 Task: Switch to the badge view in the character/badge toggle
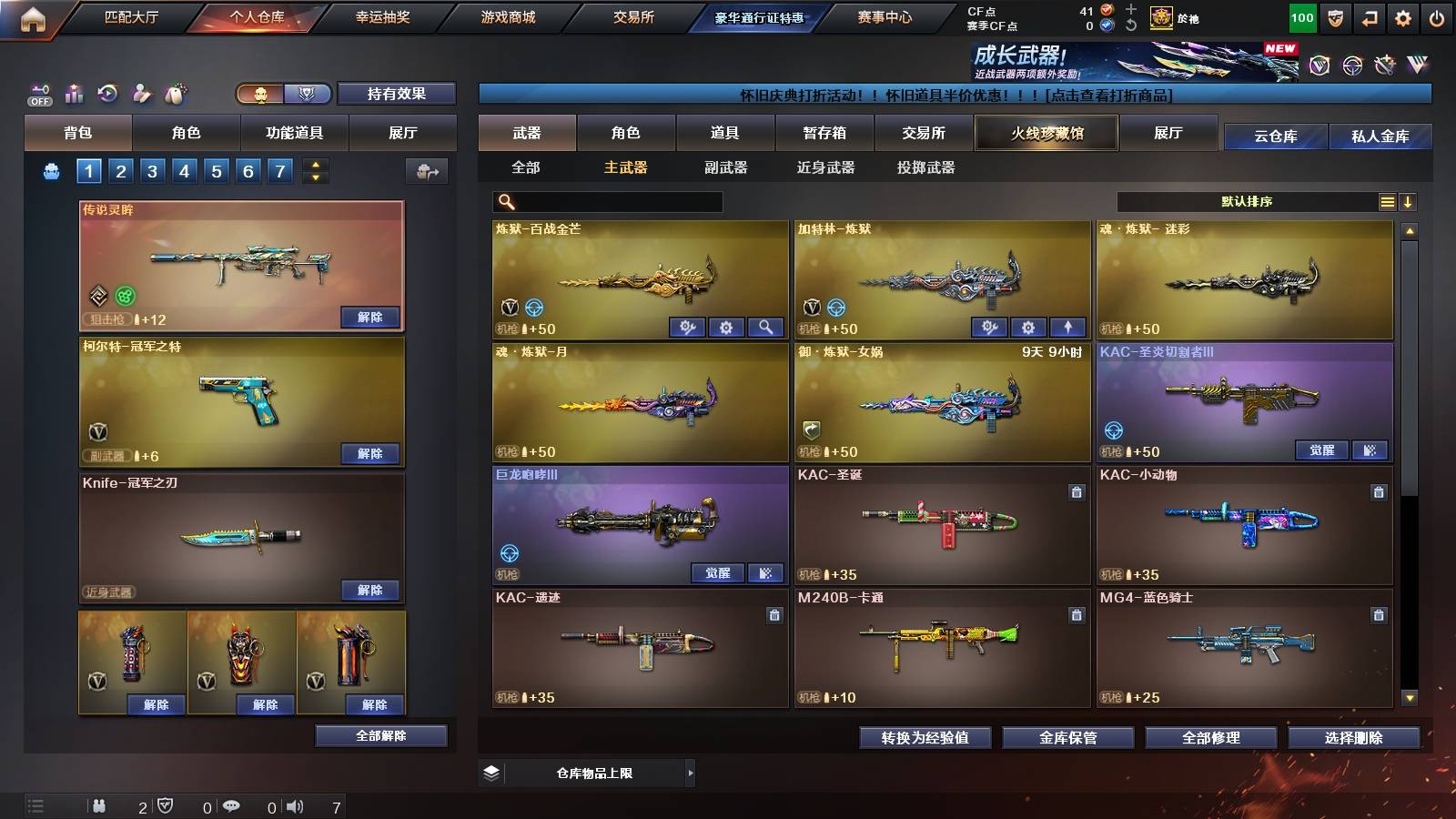(x=307, y=94)
